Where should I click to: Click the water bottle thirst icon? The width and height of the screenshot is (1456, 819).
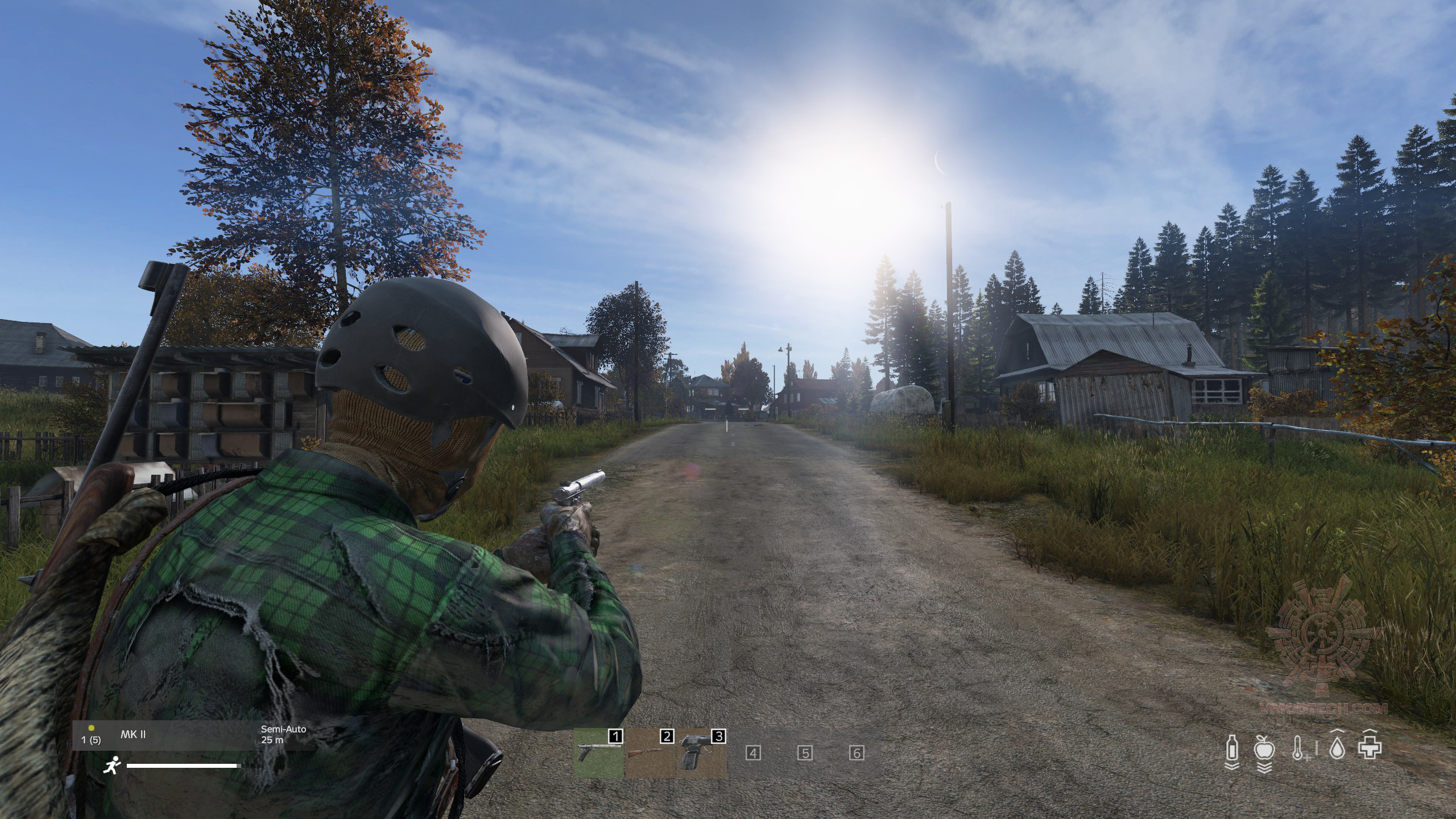click(x=1231, y=748)
